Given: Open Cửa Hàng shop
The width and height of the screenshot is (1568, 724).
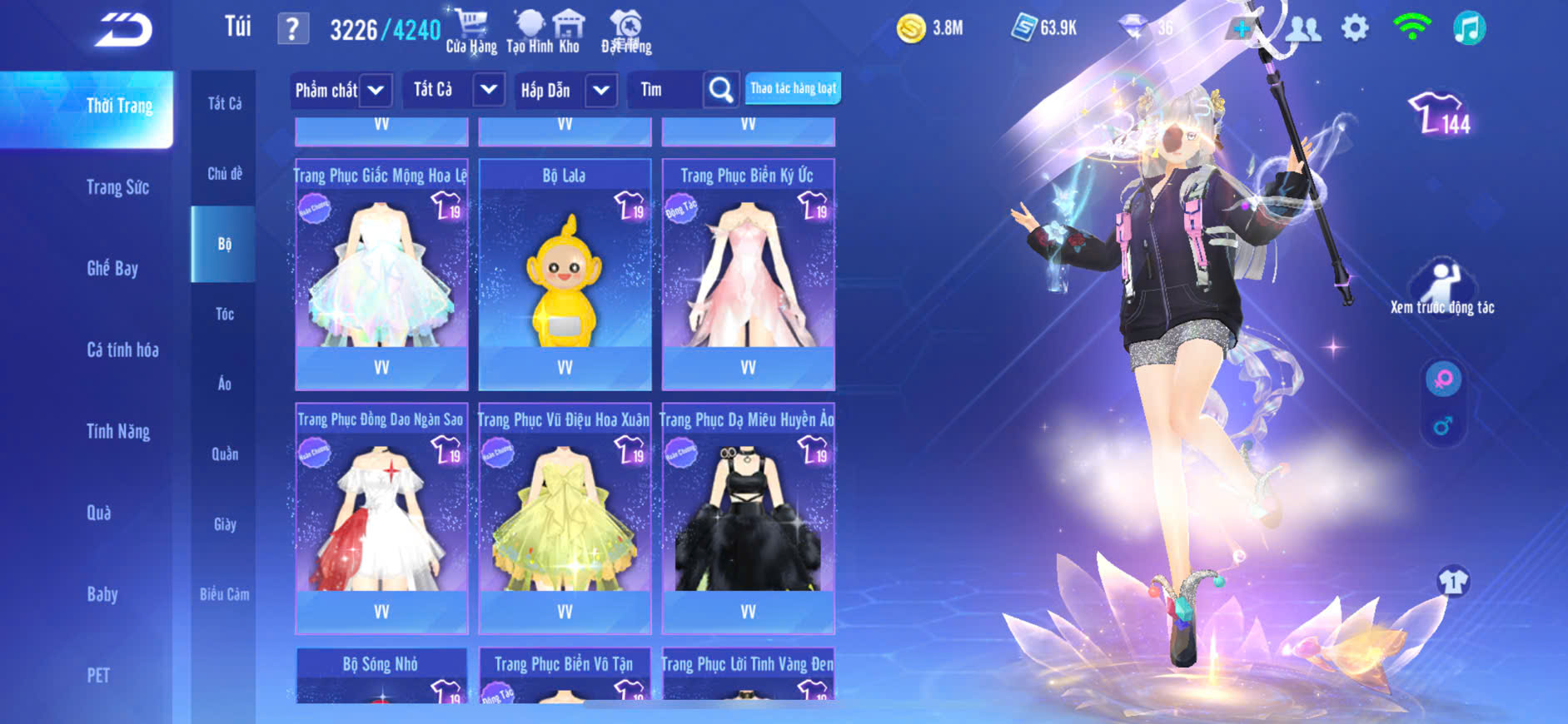Looking at the screenshot, I should pos(471,32).
